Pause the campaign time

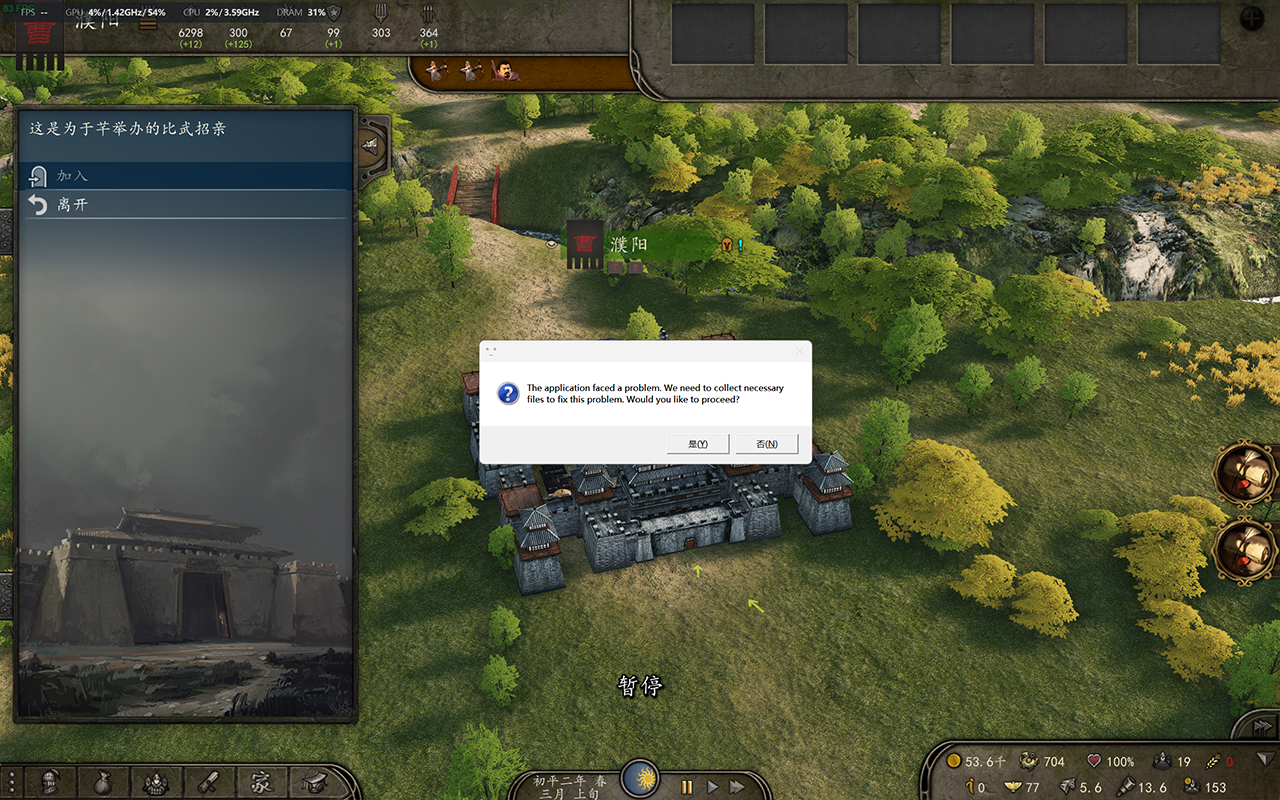[687, 787]
